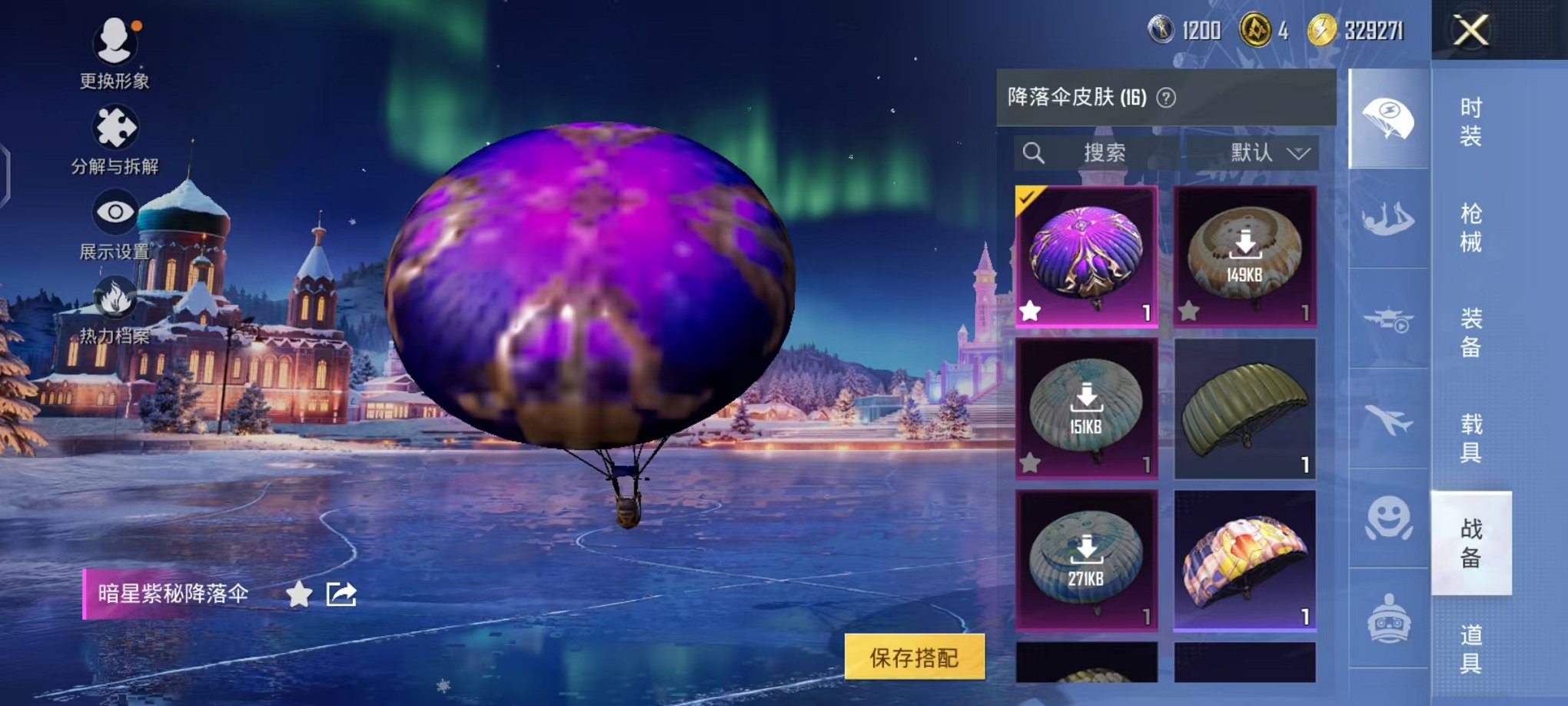The height and width of the screenshot is (706, 1568).
Task: Open 展示设置 via the eye icon
Action: (114, 211)
